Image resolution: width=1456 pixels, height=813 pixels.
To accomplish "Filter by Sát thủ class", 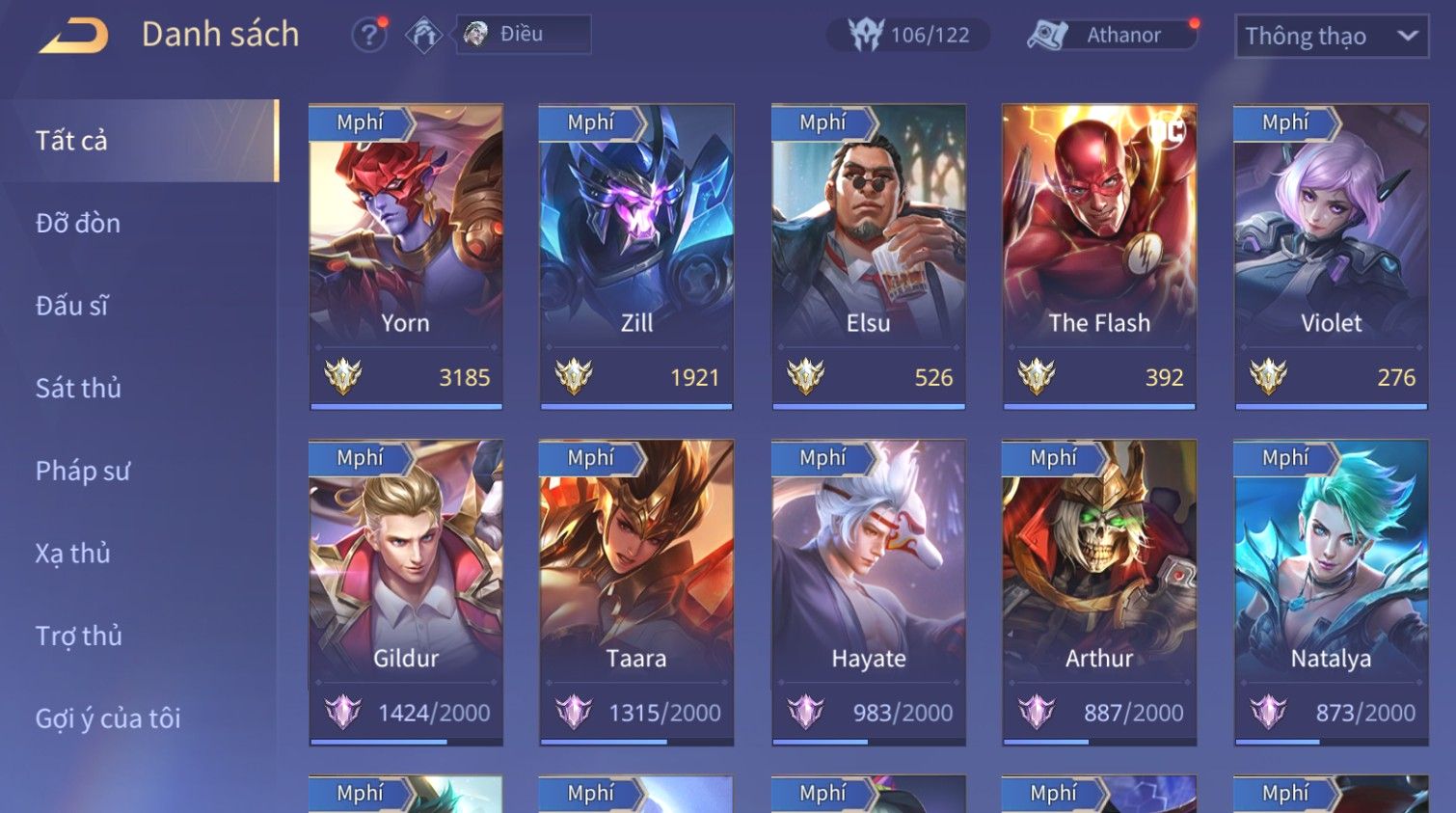I will pos(79,389).
